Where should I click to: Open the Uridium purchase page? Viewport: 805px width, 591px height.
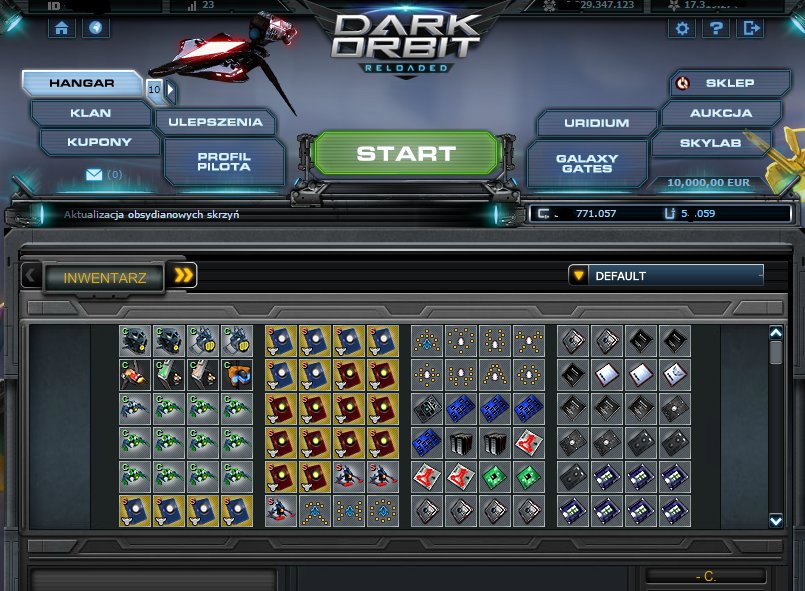[596, 123]
